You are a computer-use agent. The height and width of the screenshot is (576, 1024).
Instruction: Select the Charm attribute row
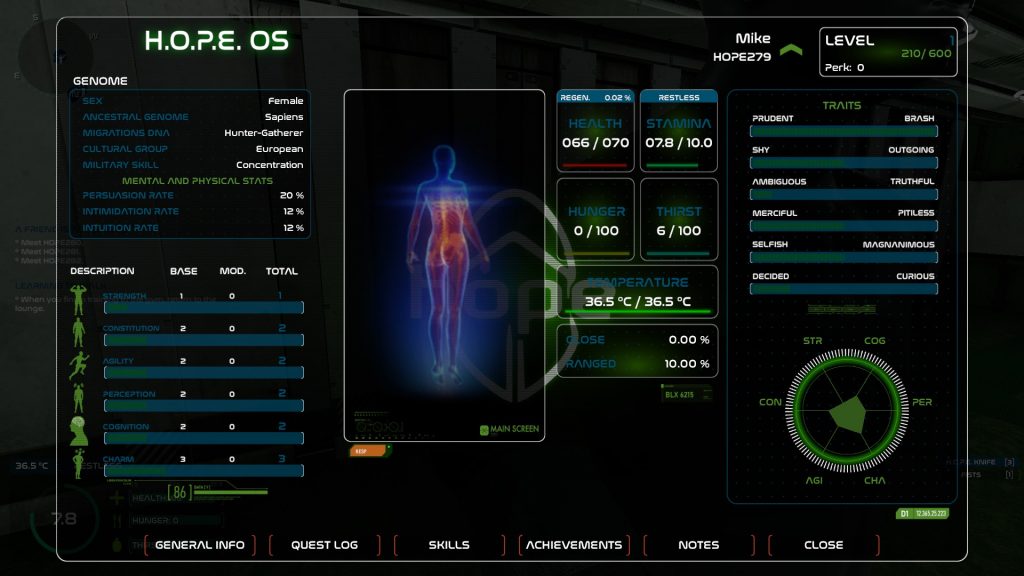(190, 465)
